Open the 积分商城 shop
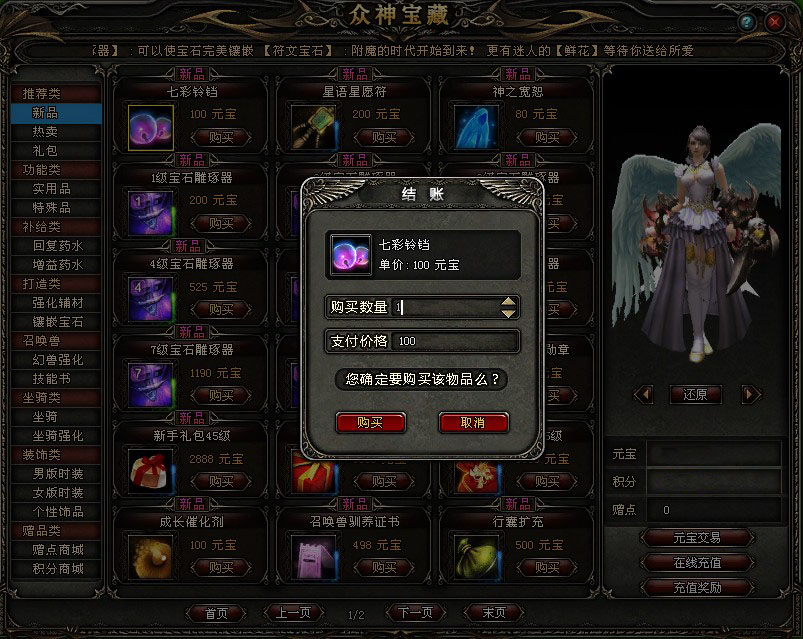 58,569
